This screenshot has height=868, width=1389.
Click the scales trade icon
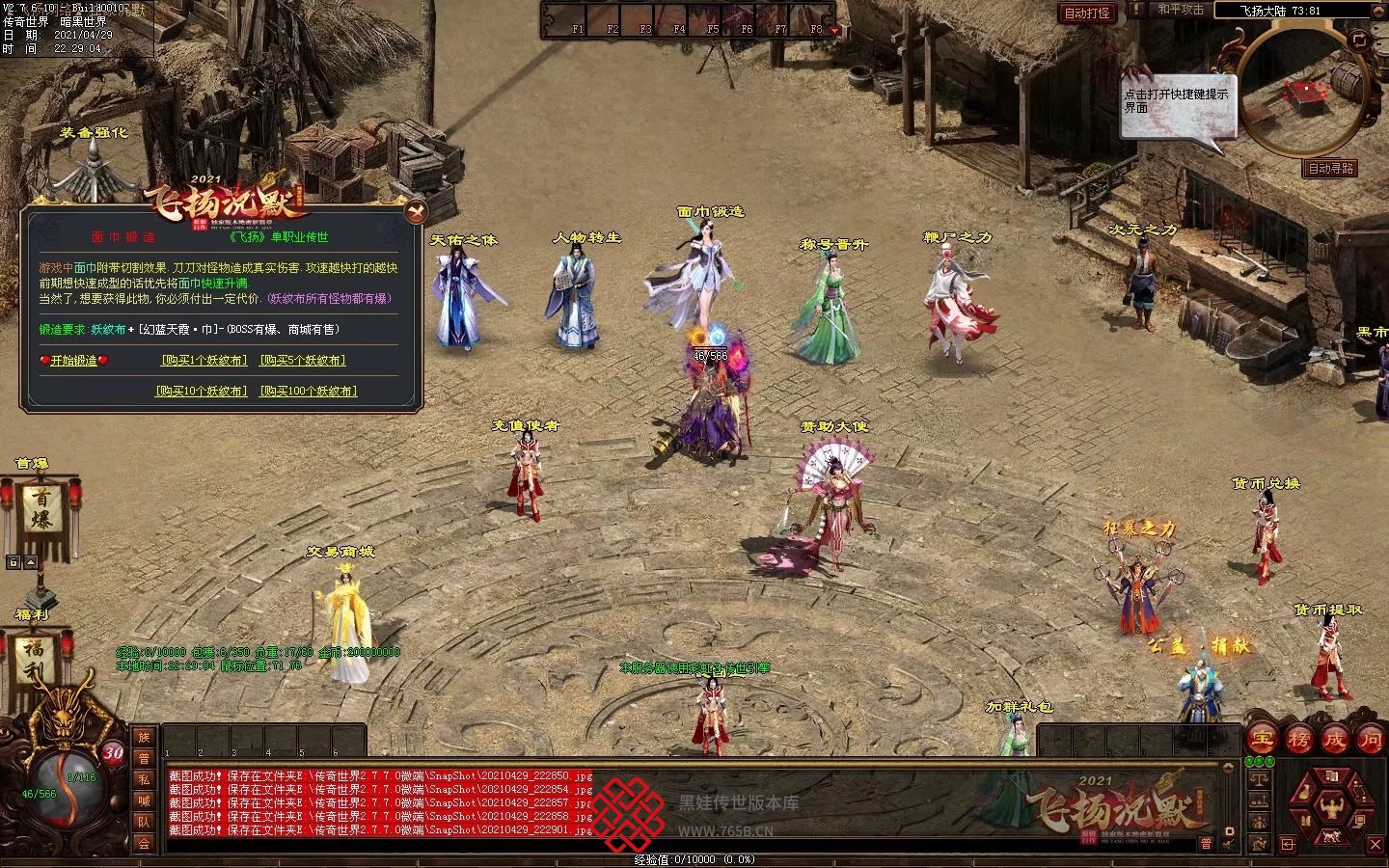(1259, 779)
